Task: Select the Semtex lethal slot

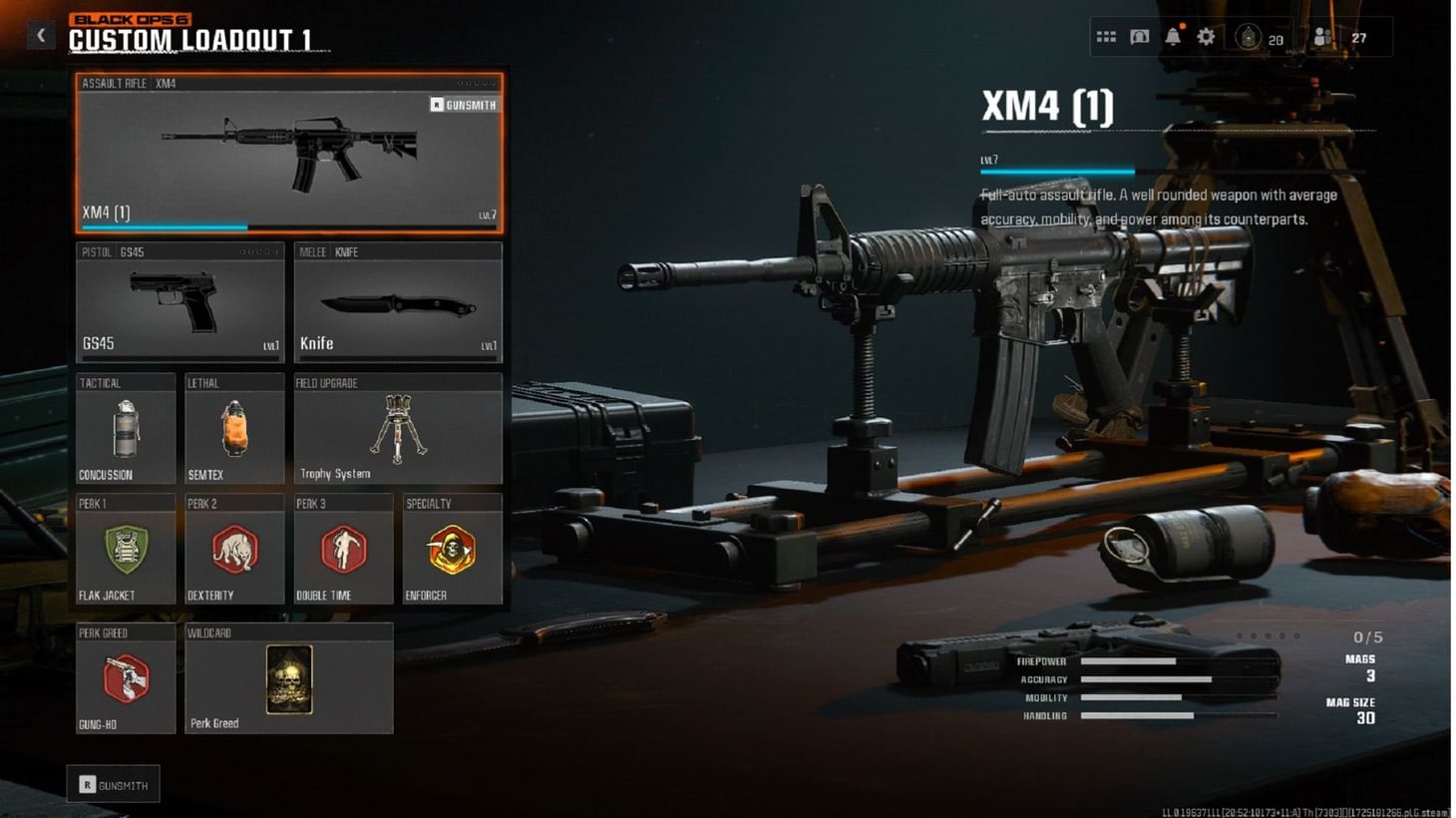Action: click(233, 429)
